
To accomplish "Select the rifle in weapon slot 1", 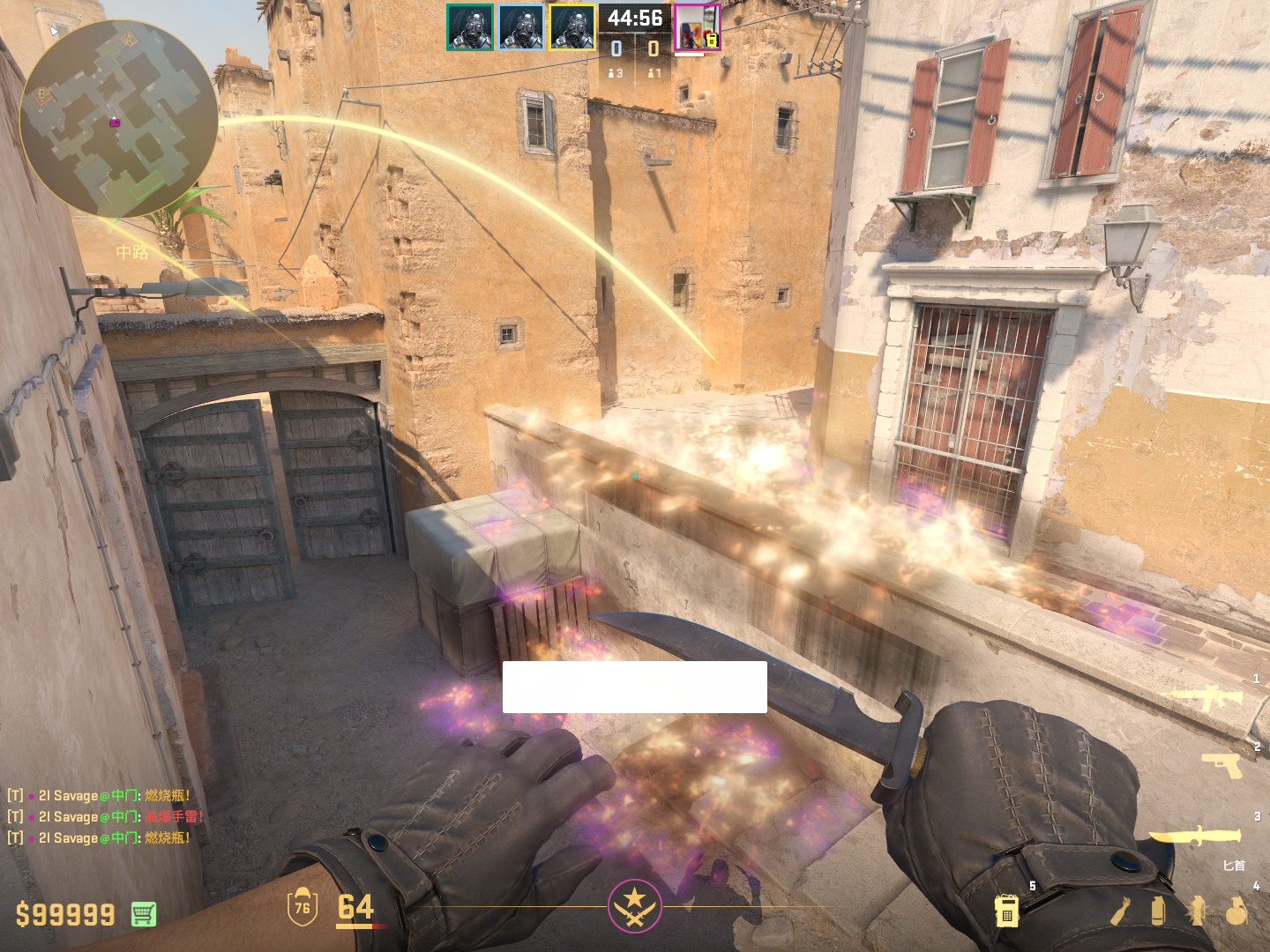I will pos(1206,697).
